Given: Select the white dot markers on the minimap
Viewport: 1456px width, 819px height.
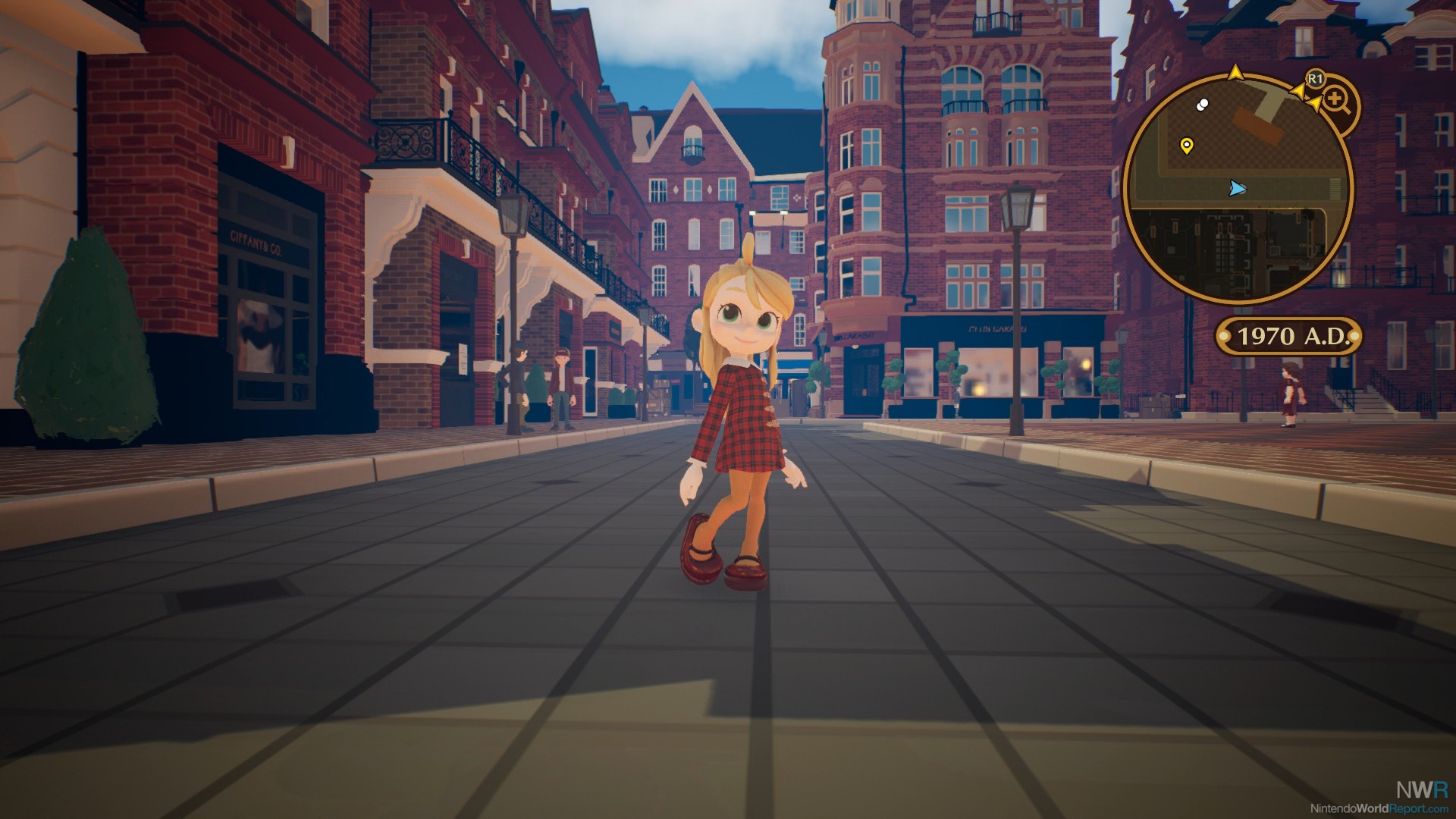Looking at the screenshot, I should 1201,105.
